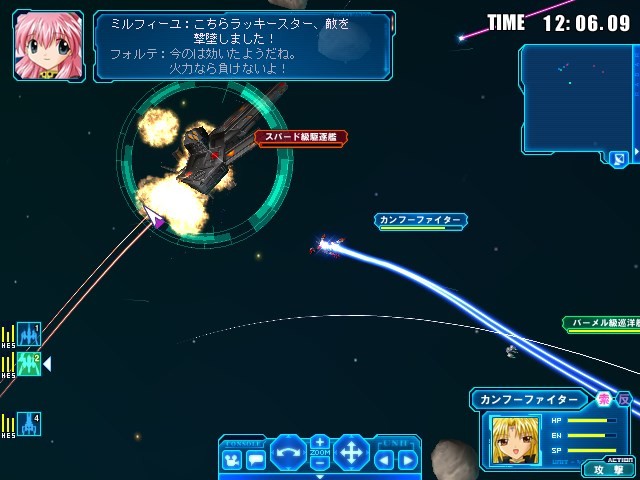Select unit 1 ship icon

coord(29,334)
